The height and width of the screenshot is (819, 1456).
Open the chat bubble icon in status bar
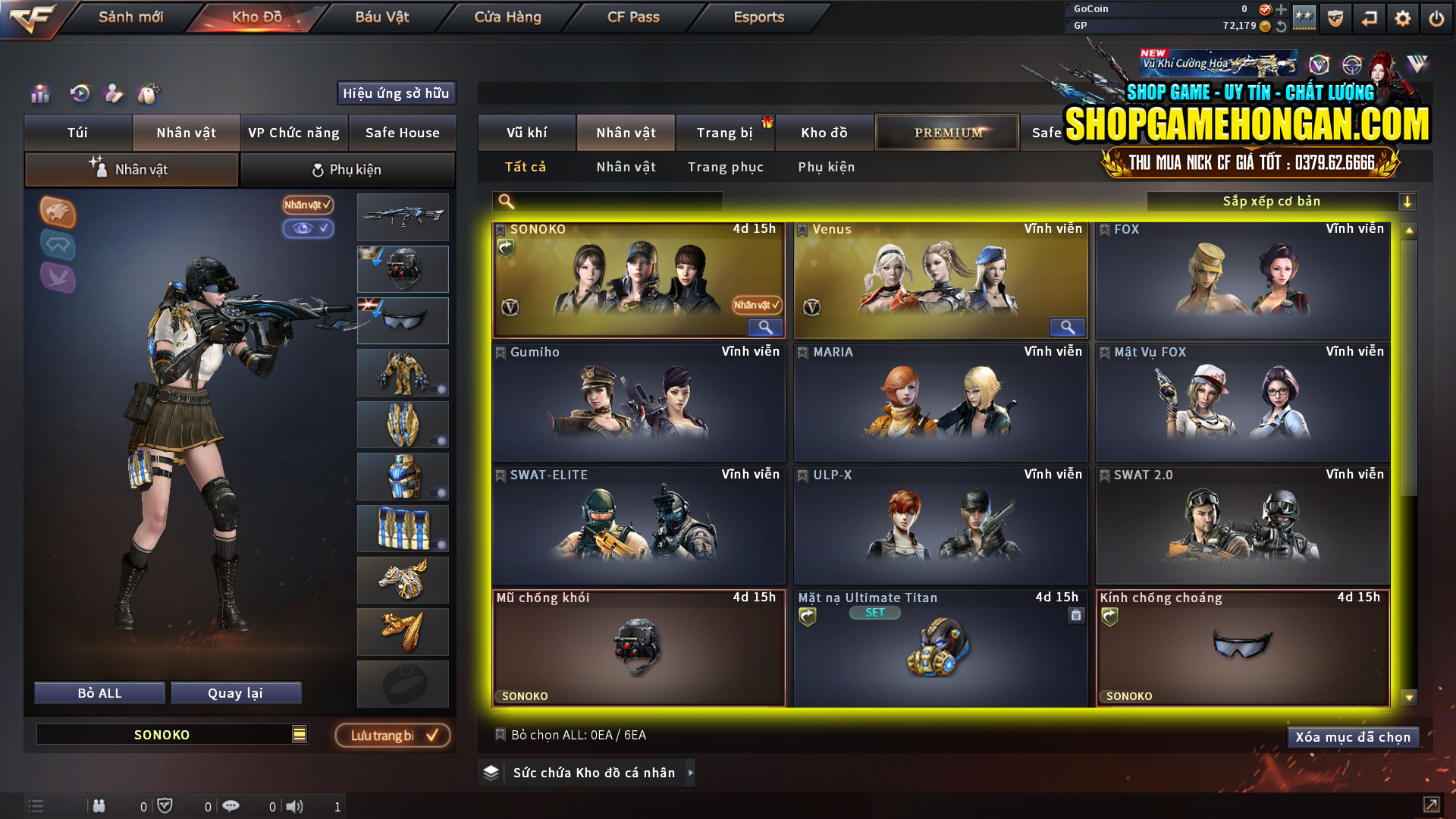(x=231, y=805)
